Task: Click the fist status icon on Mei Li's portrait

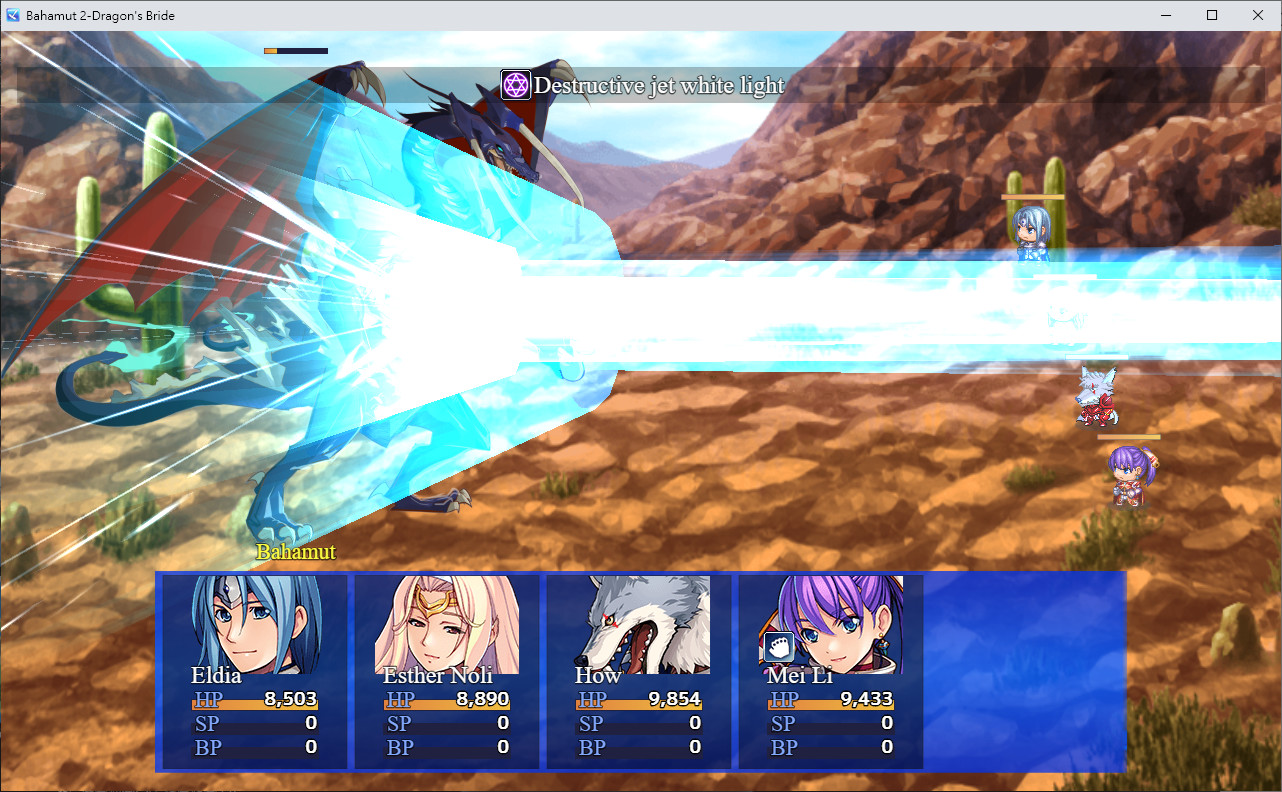Action: tap(778, 647)
